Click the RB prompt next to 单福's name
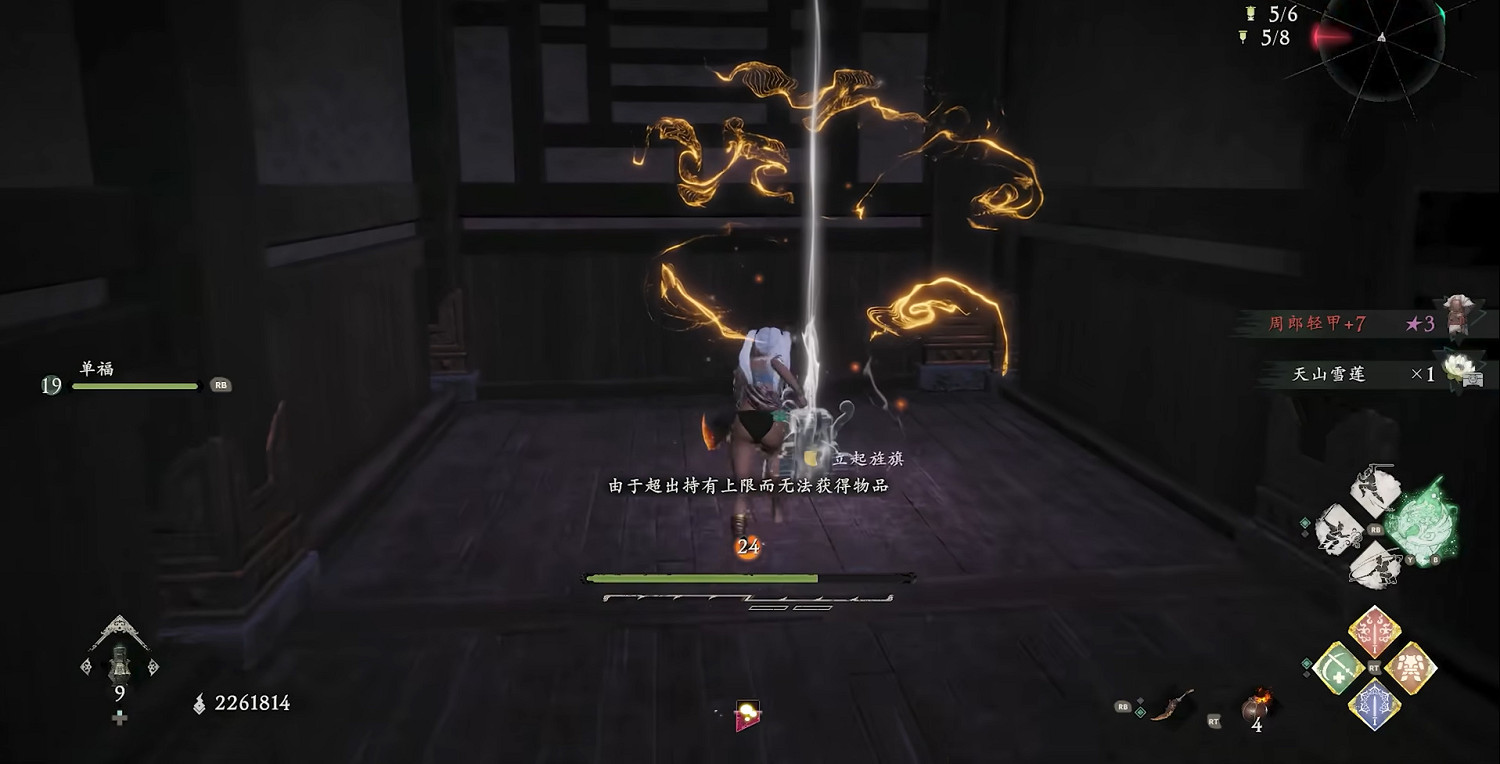The height and width of the screenshot is (764, 1500). tap(221, 384)
